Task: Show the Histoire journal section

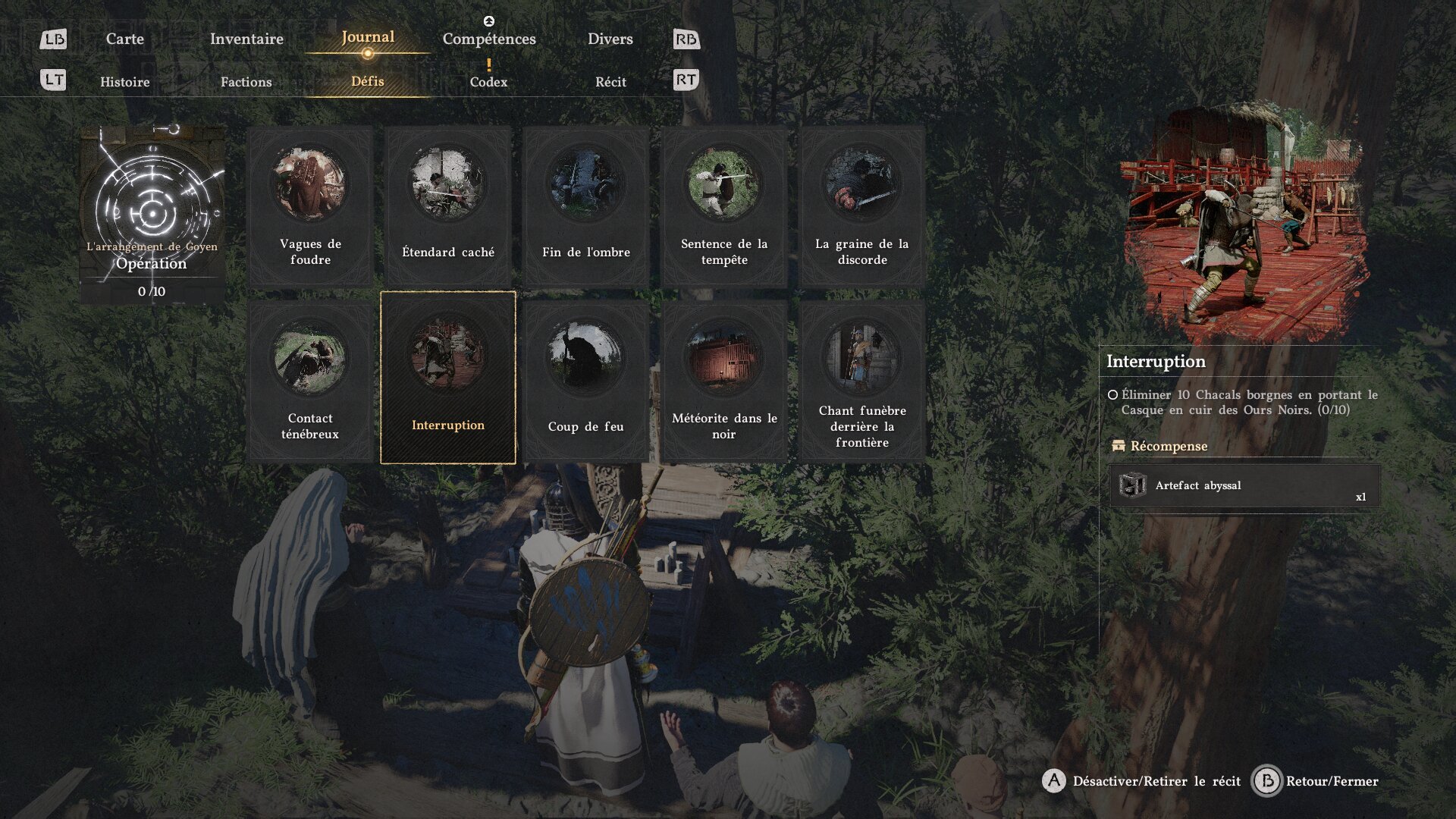Action: click(125, 82)
